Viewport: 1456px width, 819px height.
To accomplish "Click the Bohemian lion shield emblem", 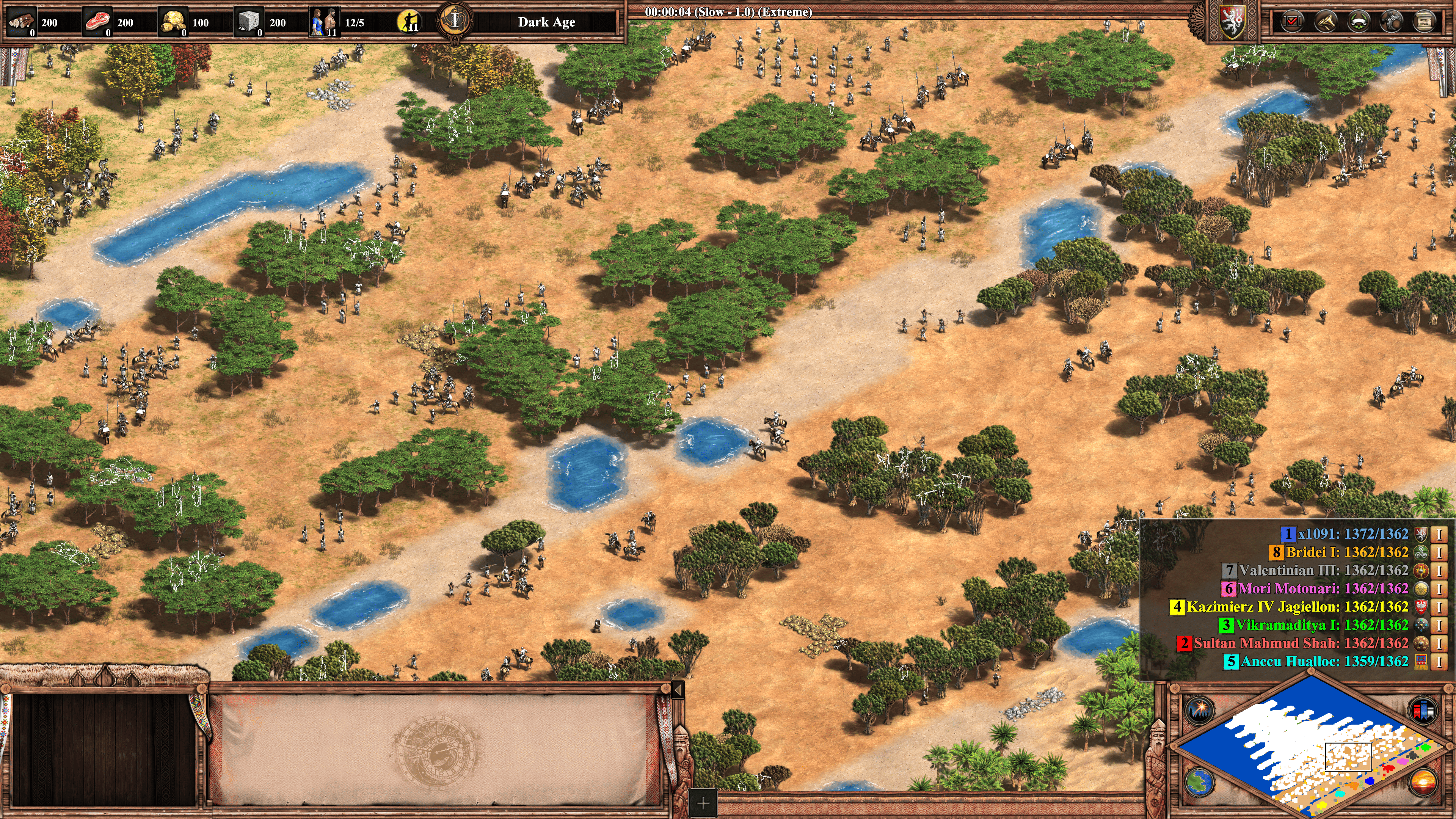I will click(1232, 22).
